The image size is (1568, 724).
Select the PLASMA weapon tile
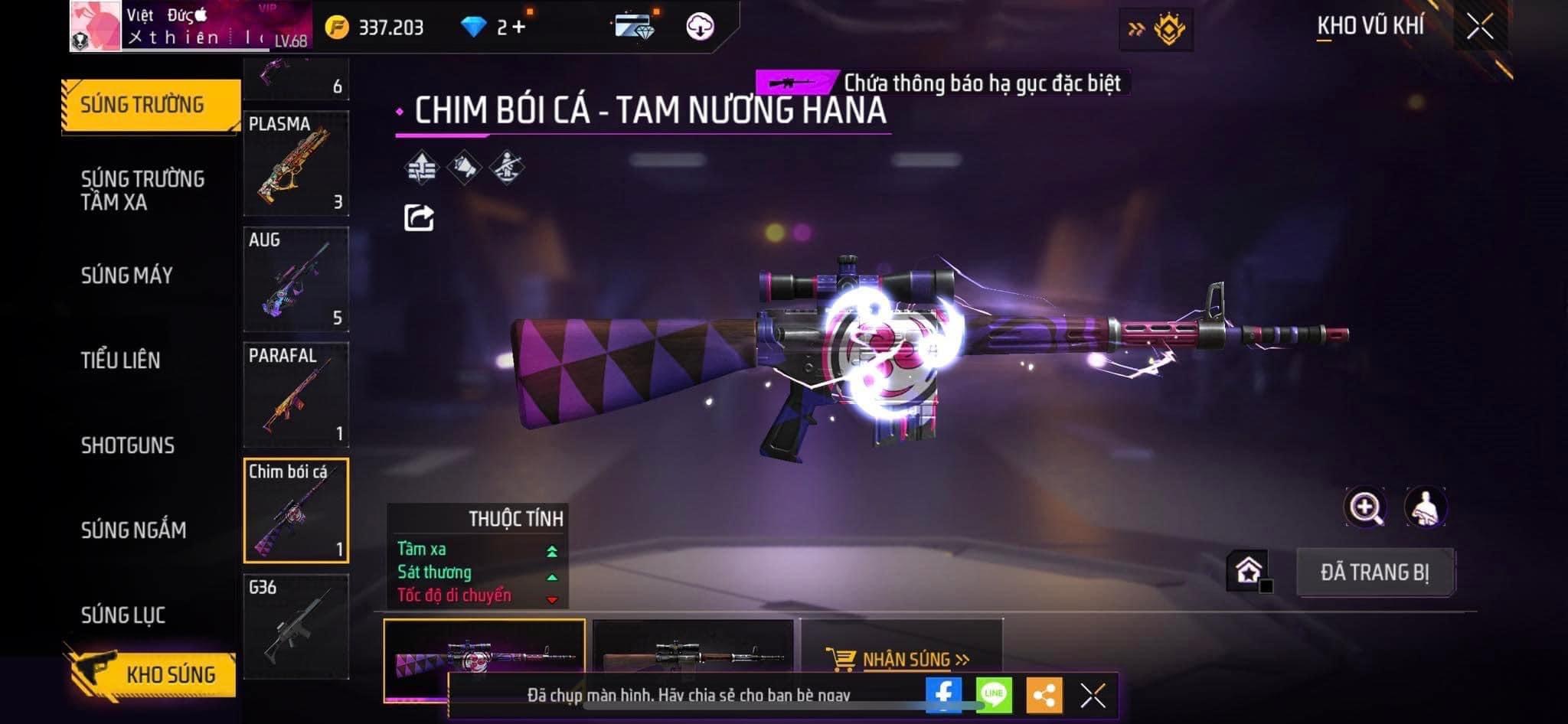pyautogui.click(x=296, y=163)
